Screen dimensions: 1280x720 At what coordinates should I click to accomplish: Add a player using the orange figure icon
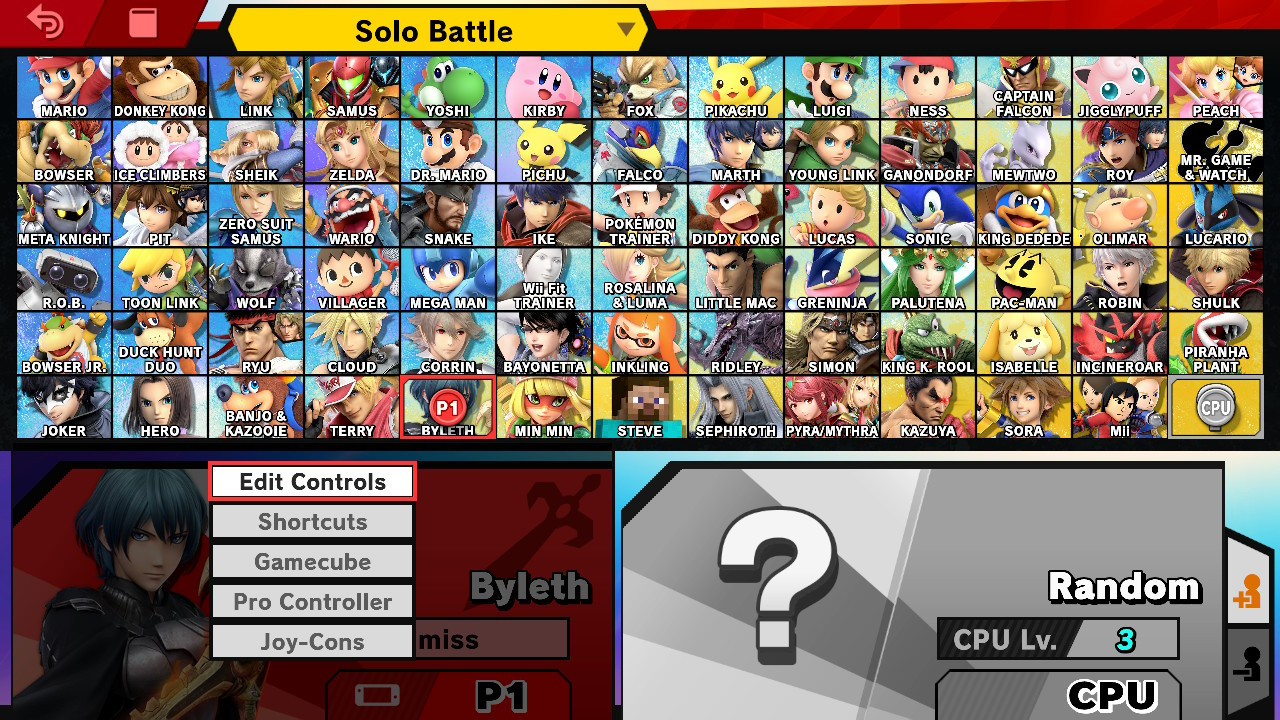point(1248,591)
